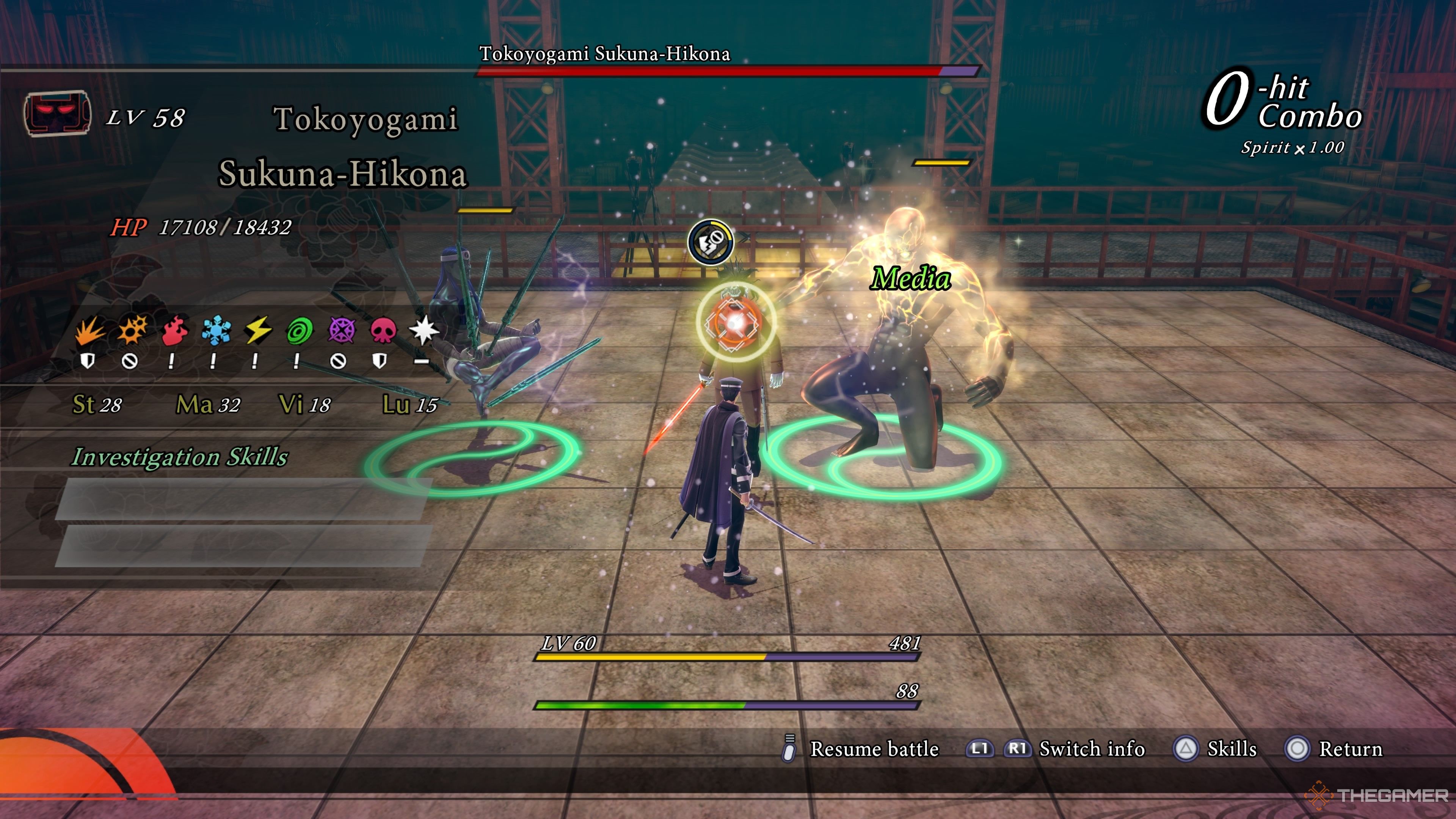This screenshot has height=819, width=1456.
Task: Choose the Resume battle option
Action: click(874, 749)
